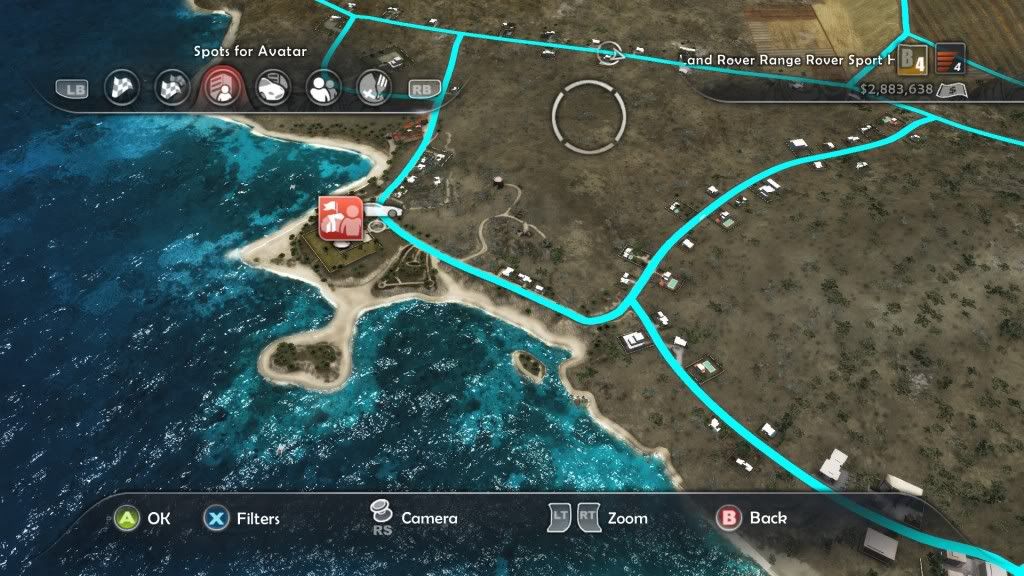Choose the highlighted Spots for Avatar filter
Screen dimensions: 1024x576
click(221, 88)
